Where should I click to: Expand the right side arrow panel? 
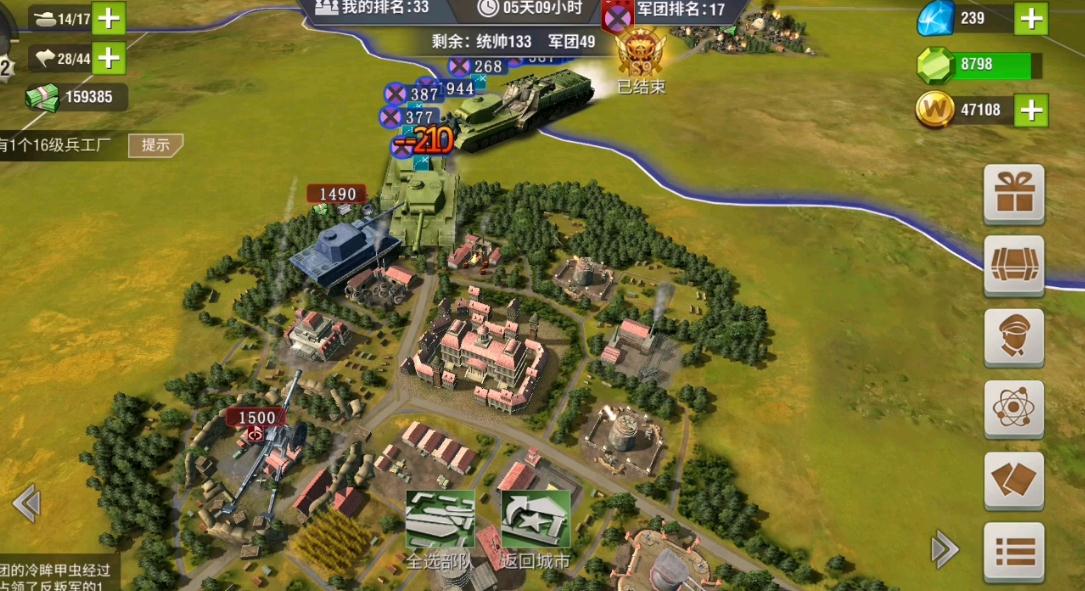point(944,549)
